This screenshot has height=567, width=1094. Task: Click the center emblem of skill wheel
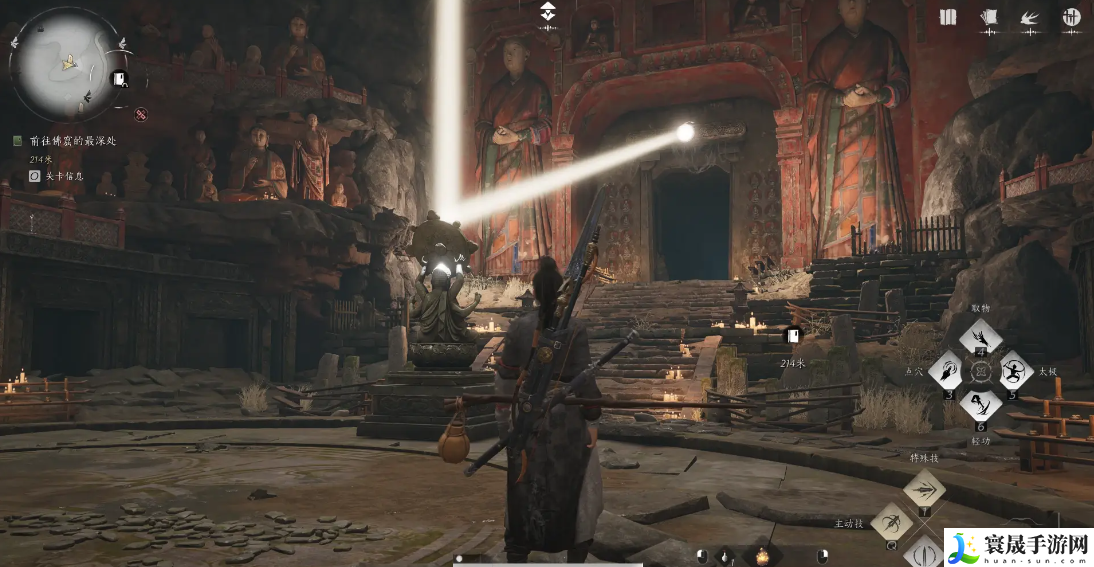[x=981, y=372]
